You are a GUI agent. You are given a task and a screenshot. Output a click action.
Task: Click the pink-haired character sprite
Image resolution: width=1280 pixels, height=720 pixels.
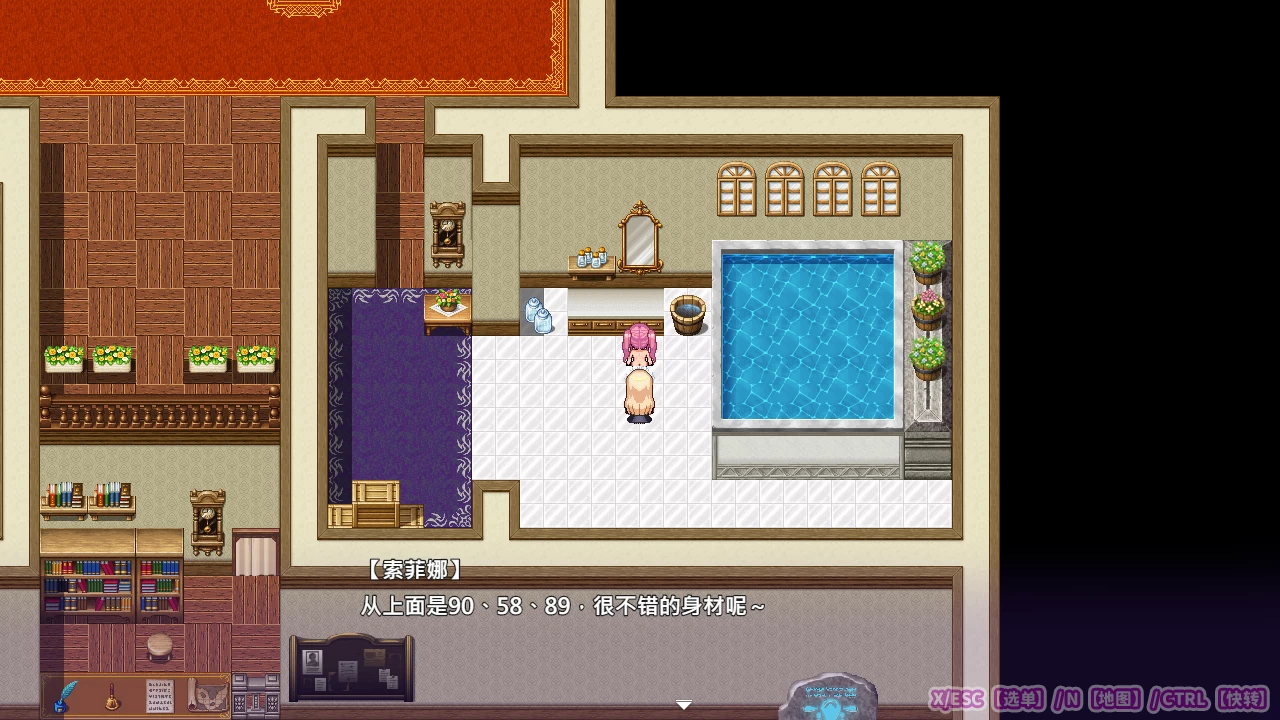tap(638, 375)
